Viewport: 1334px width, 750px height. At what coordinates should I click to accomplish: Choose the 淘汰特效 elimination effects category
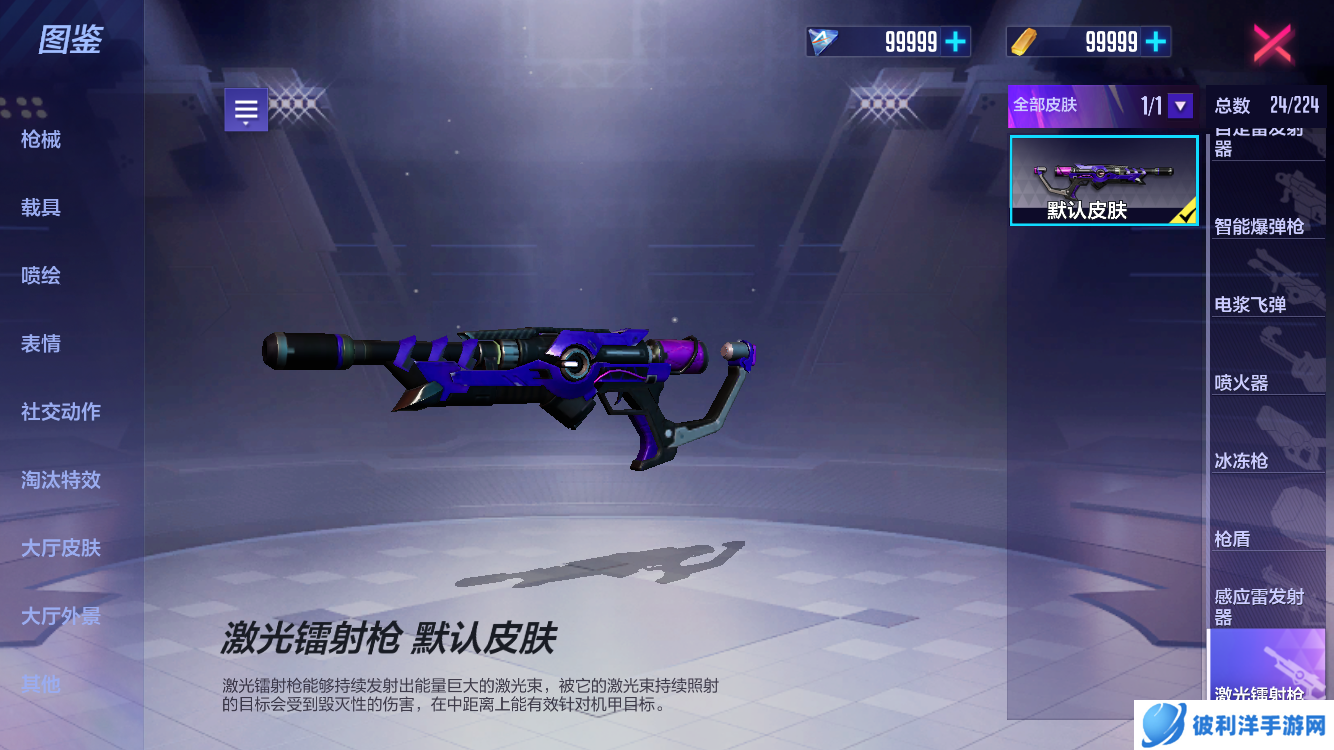click(61, 479)
